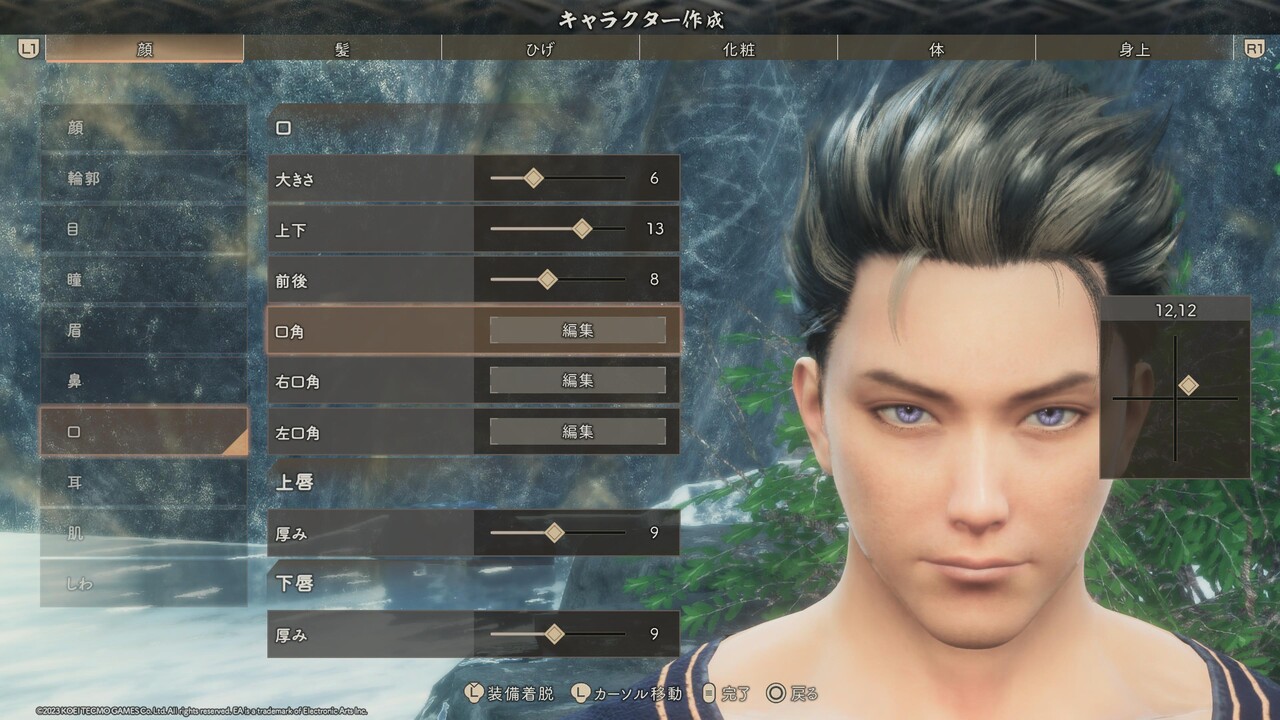The height and width of the screenshot is (720, 1280).
Task: Select the 化粧 makeup tab
Action: (738, 49)
